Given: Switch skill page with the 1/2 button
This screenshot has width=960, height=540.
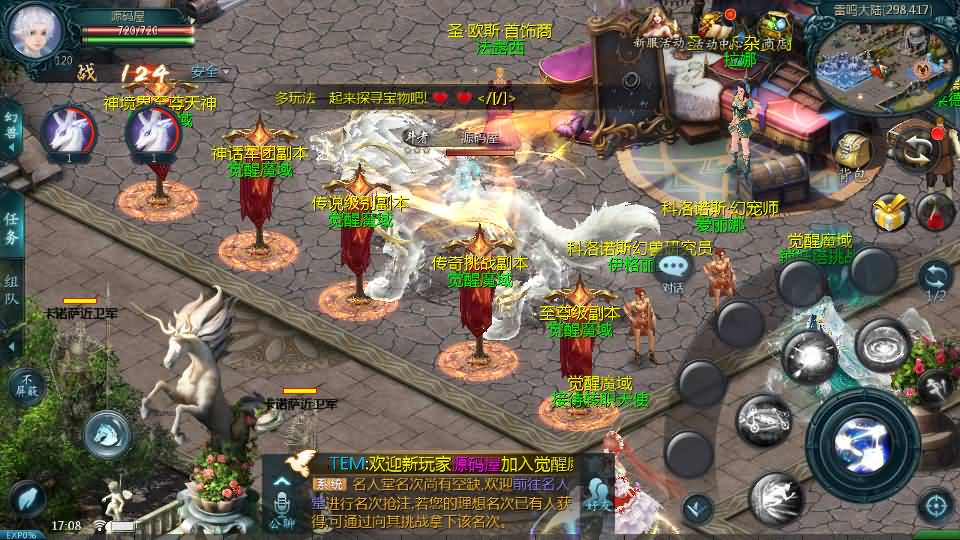Looking at the screenshot, I should coord(936,280).
